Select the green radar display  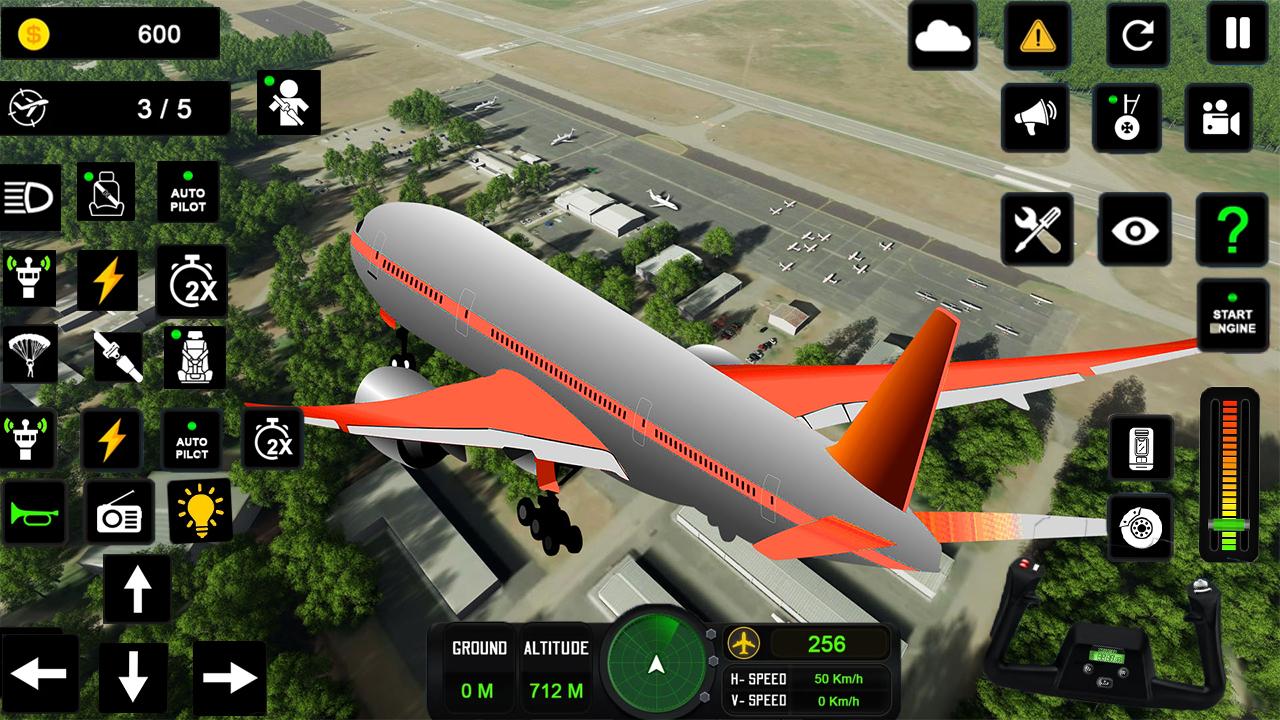656,665
